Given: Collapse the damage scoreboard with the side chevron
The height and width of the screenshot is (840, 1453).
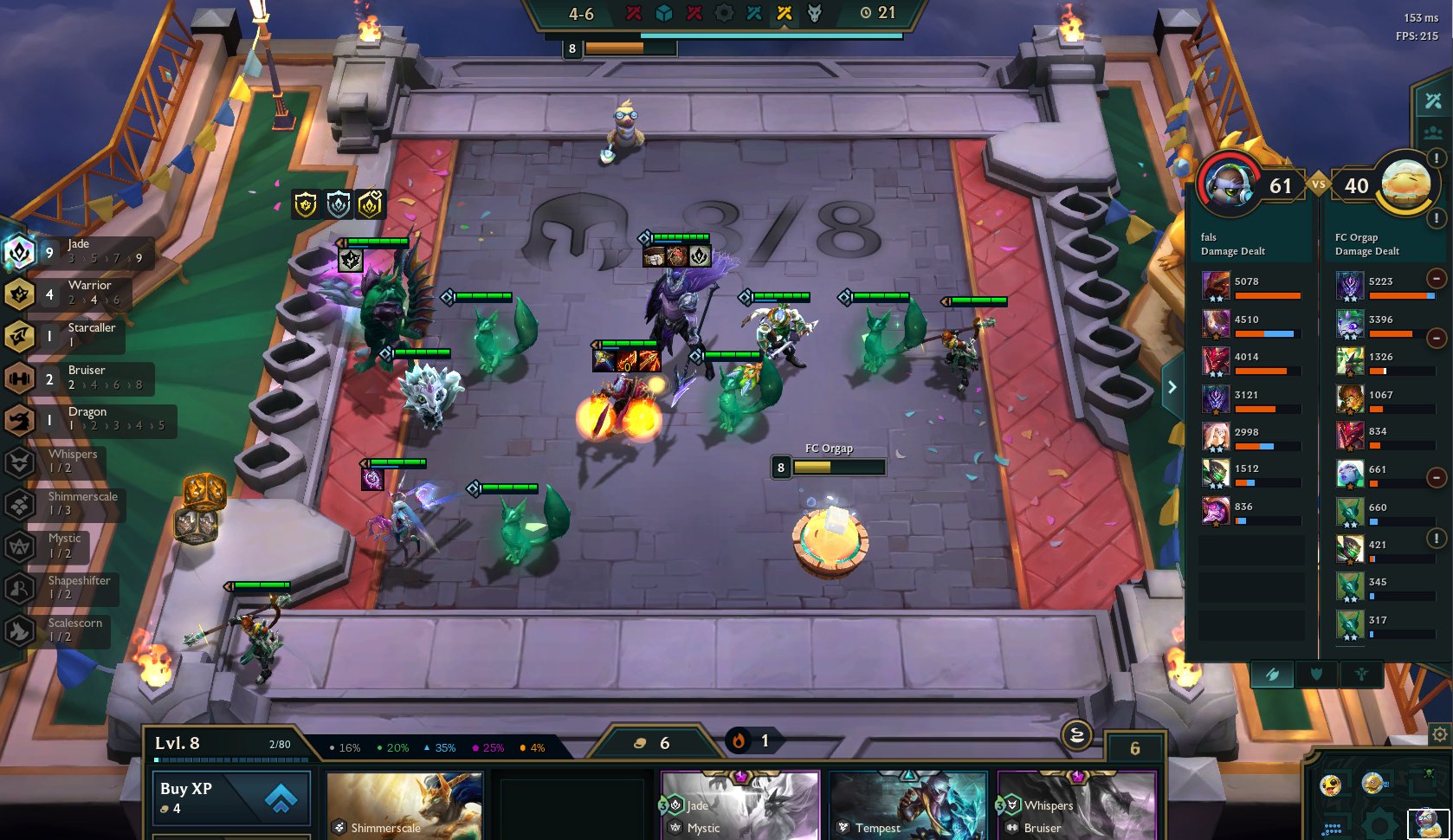Looking at the screenshot, I should point(1172,386).
